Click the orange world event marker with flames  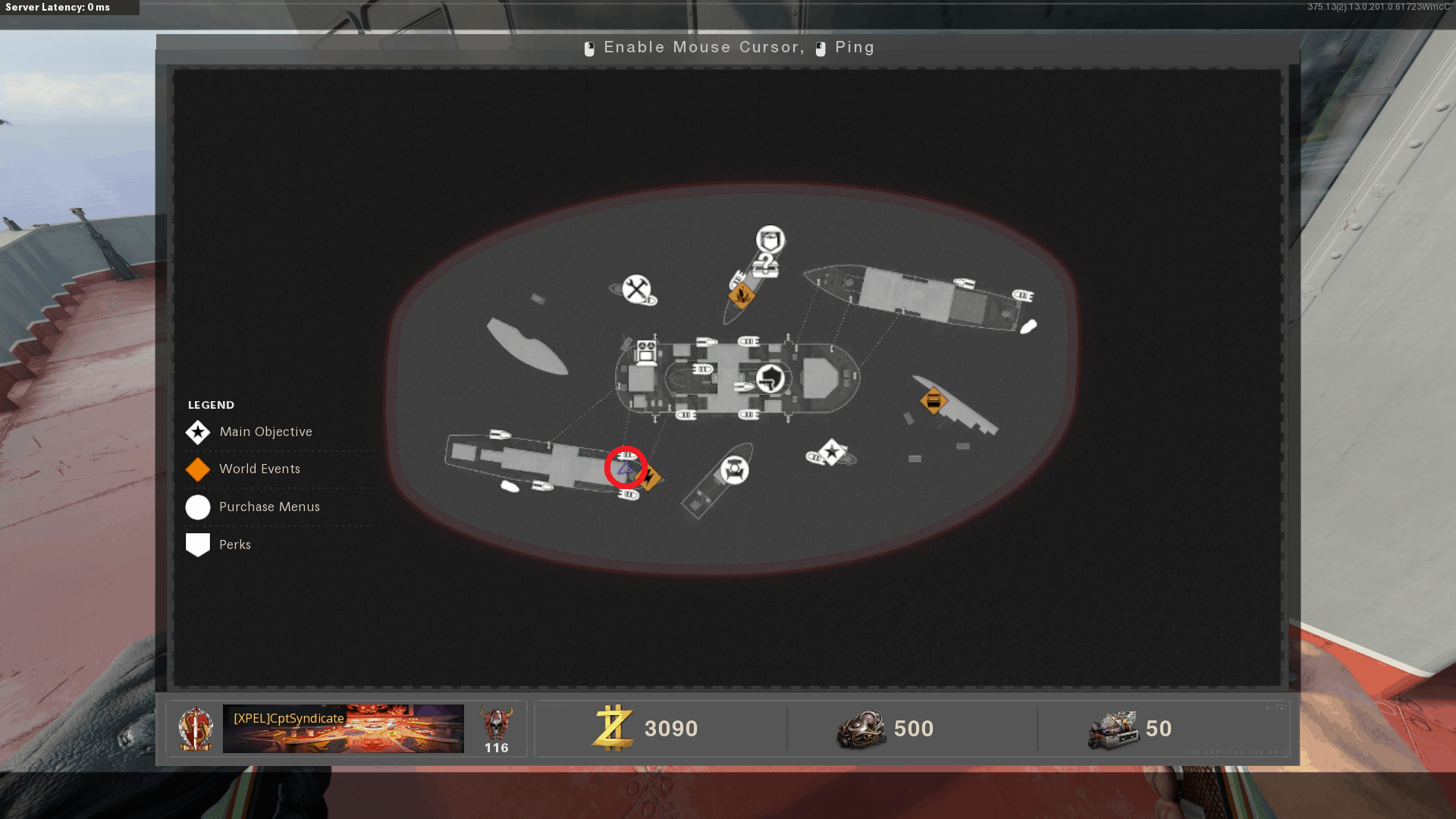(x=741, y=295)
